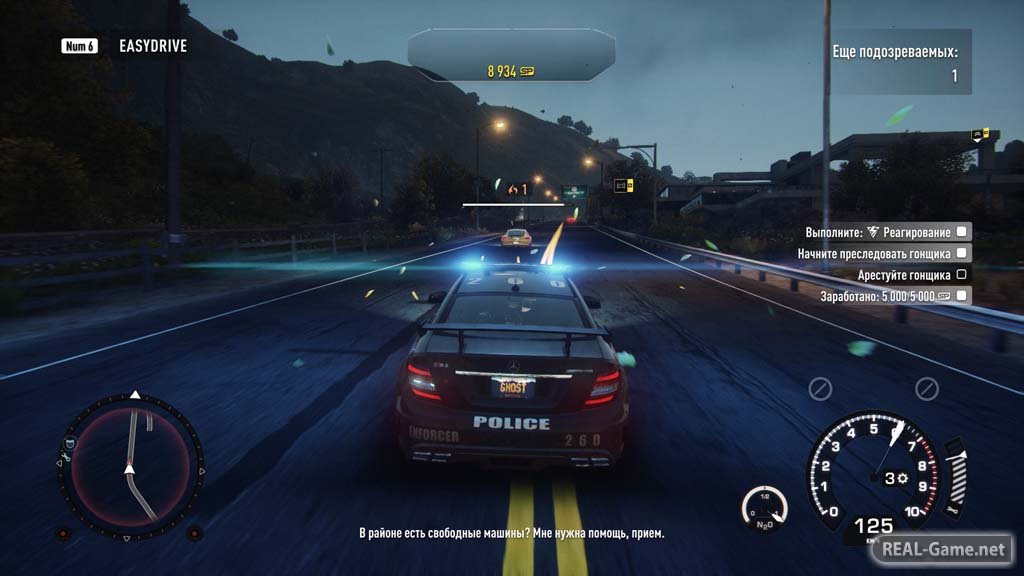Open the REAL-Game.net watermark link
Image resolution: width=1024 pixels, height=576 pixels.
click(x=941, y=549)
